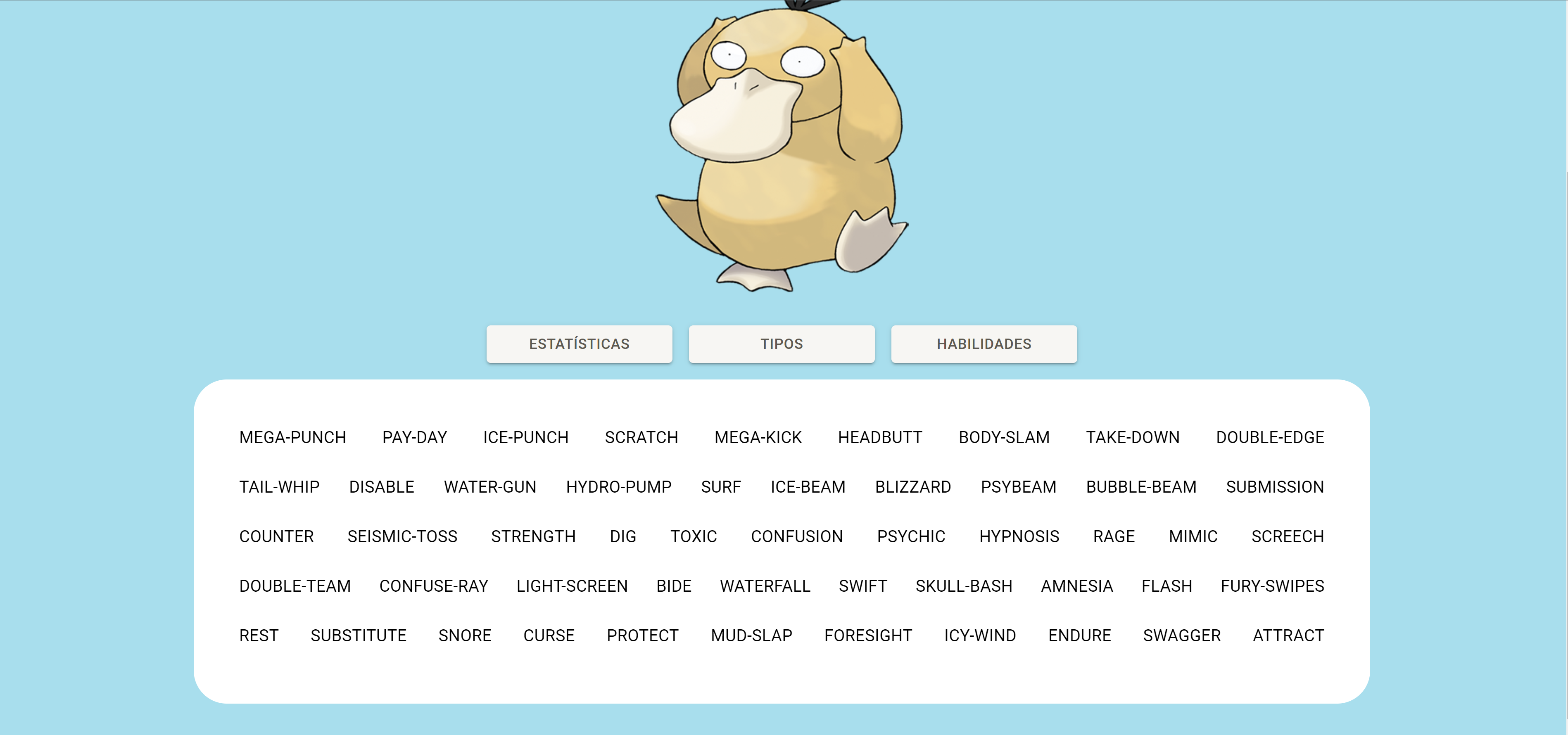The height and width of the screenshot is (735, 1568).
Task: Switch to the TIPOS view
Action: click(781, 344)
